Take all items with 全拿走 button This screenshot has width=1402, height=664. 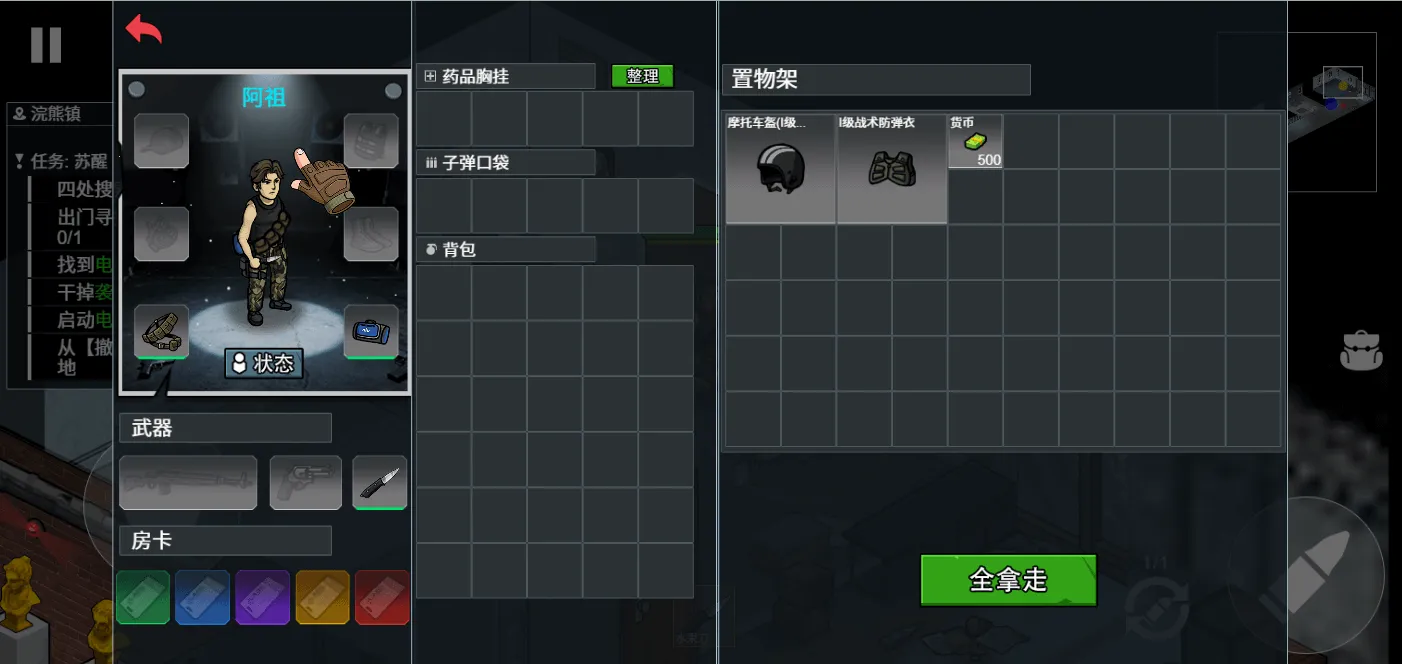(1008, 580)
